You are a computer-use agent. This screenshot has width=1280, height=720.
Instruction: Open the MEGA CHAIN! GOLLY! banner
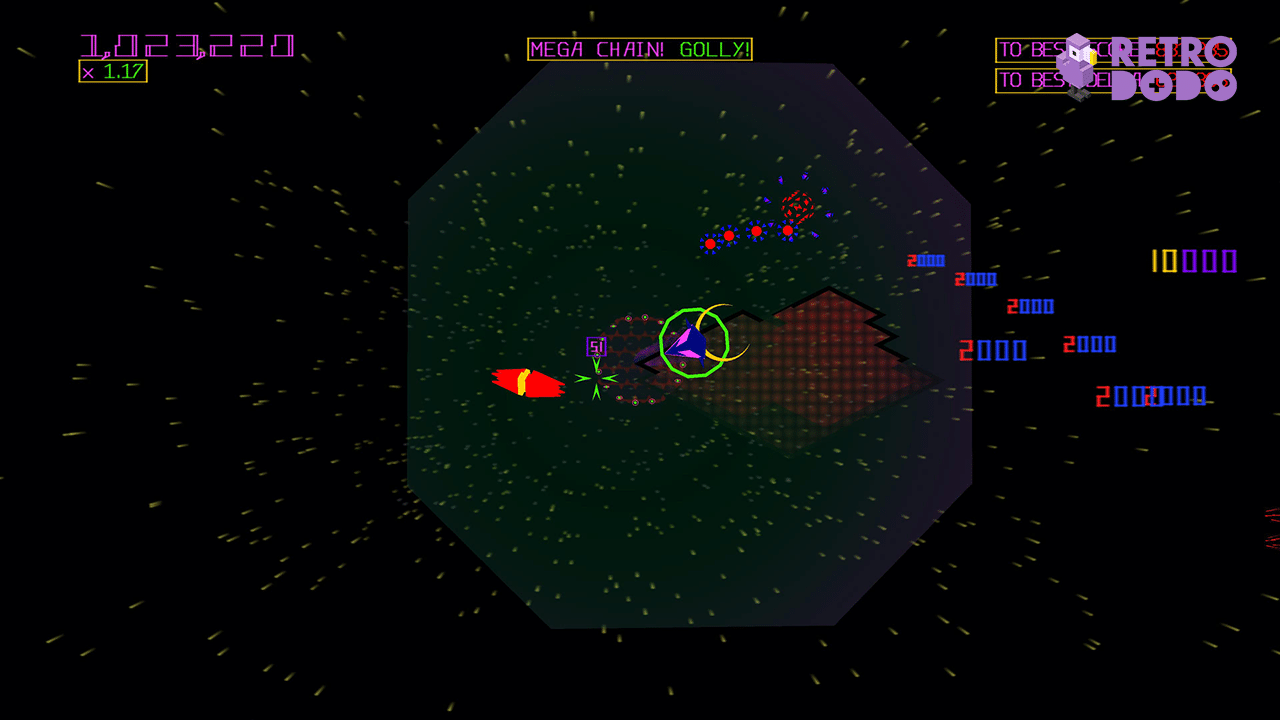coord(640,49)
